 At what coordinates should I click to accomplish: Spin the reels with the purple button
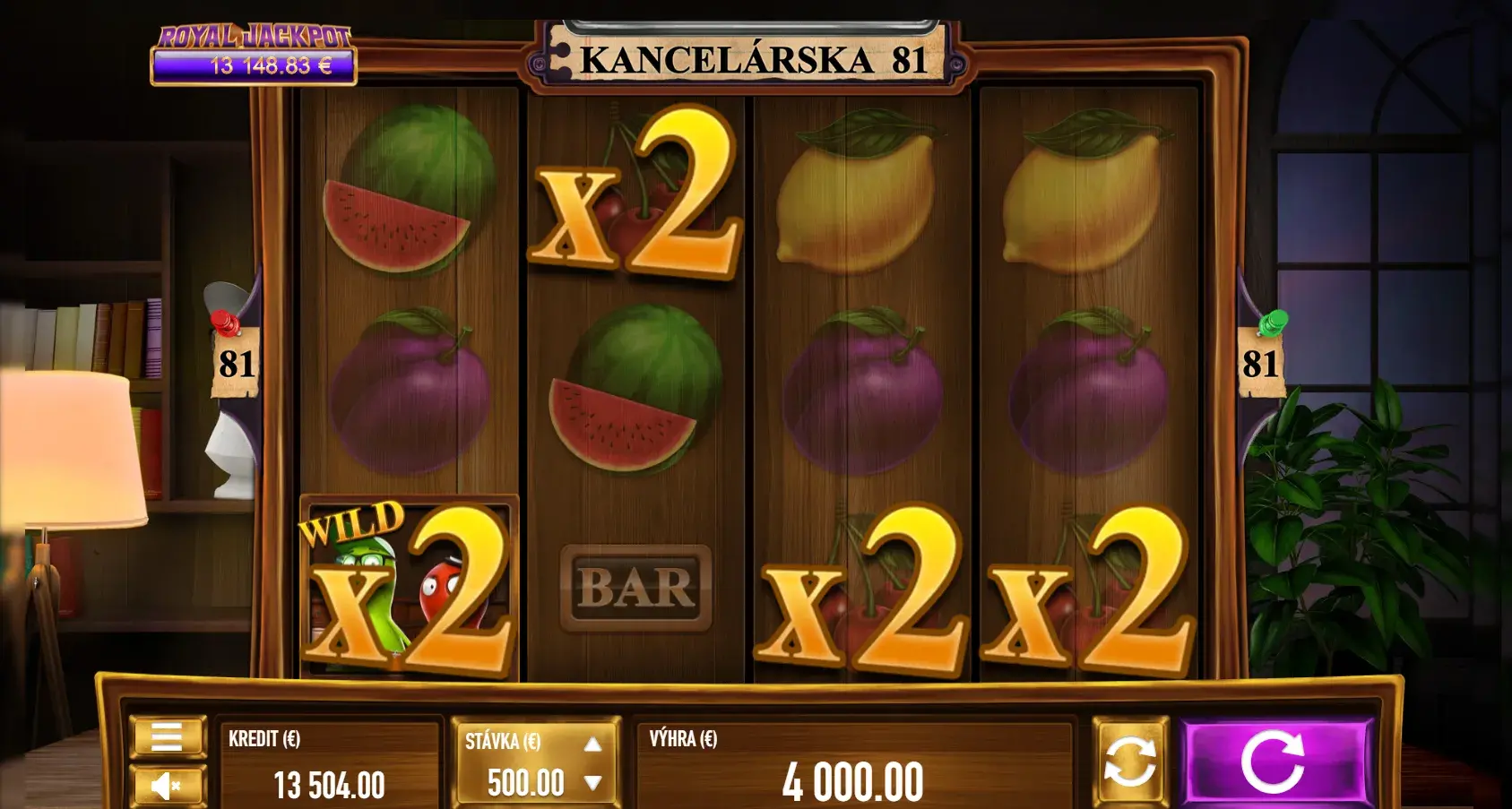pyautogui.click(x=1276, y=762)
